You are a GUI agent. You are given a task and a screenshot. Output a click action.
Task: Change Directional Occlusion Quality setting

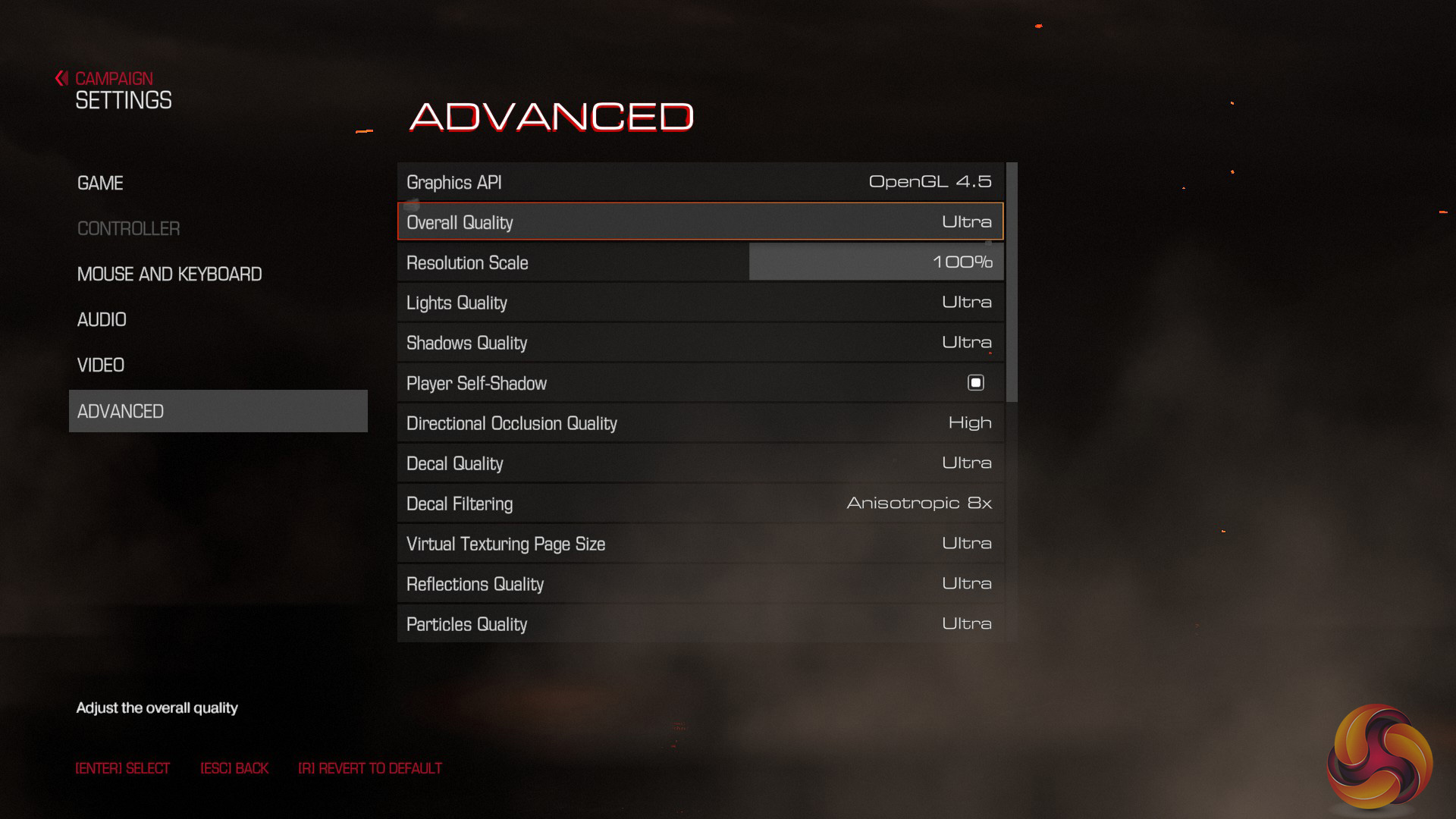pyautogui.click(x=700, y=423)
